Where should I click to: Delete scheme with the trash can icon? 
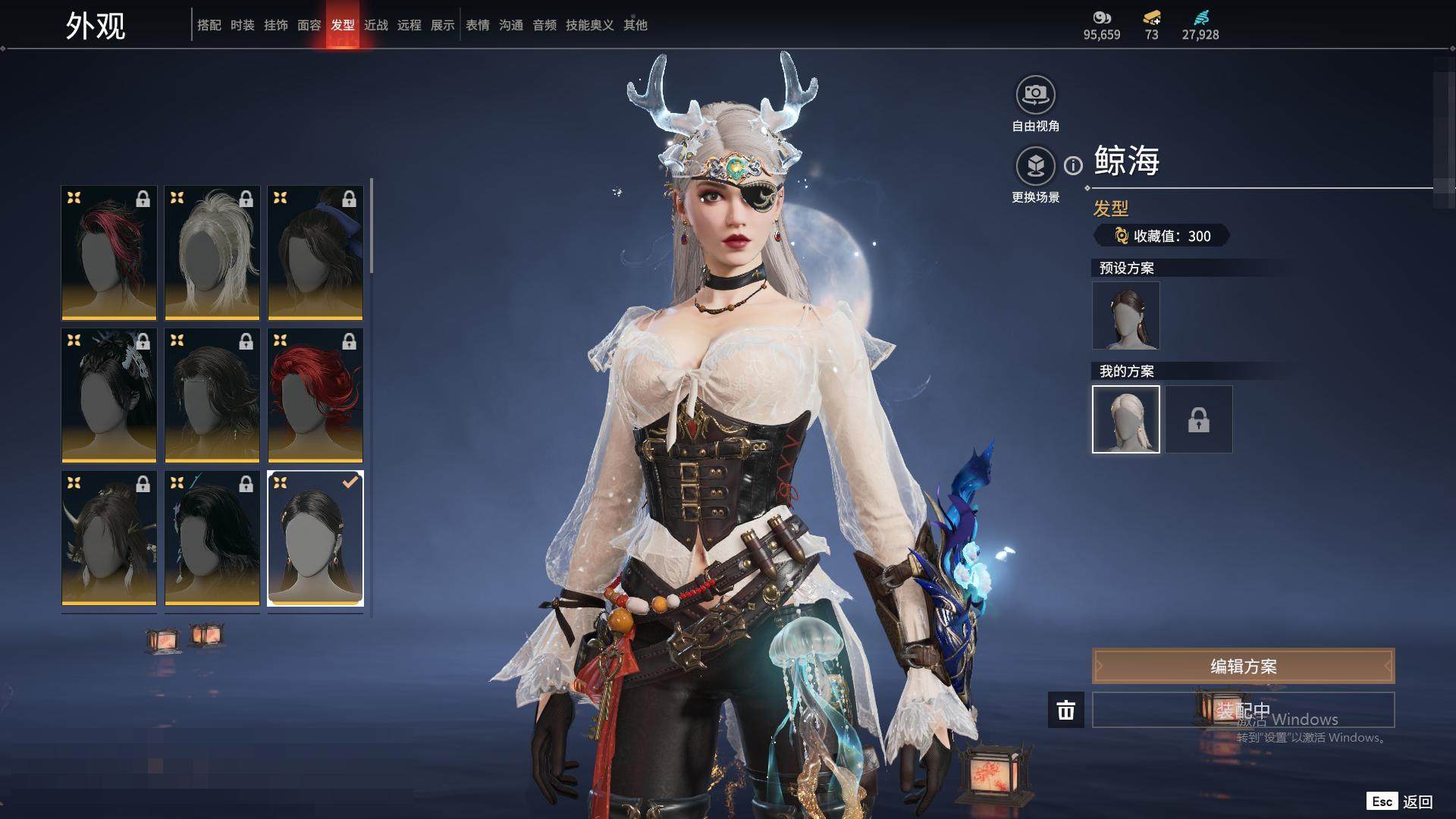click(x=1065, y=711)
